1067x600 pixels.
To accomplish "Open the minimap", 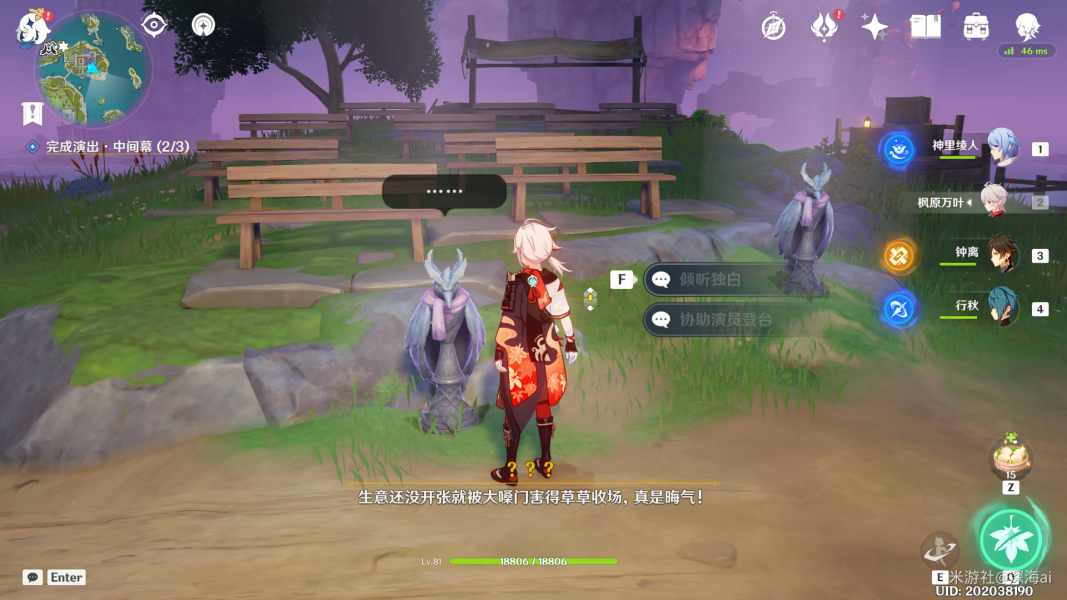I will [93, 70].
